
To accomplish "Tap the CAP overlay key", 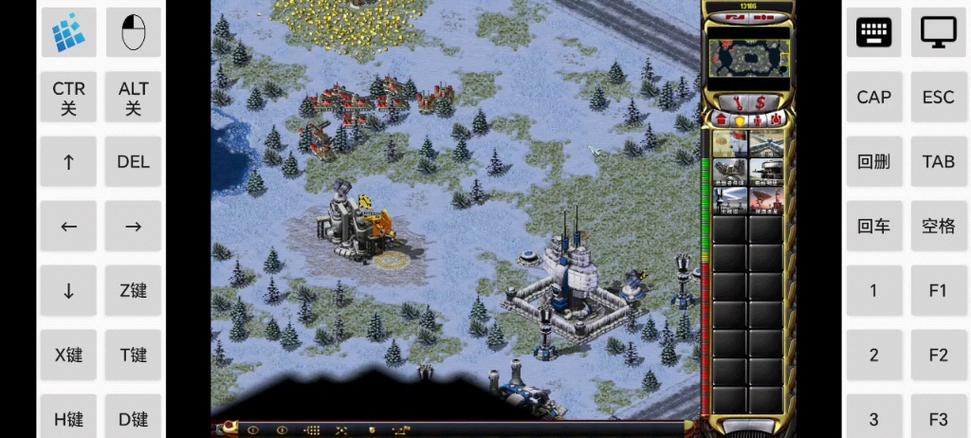I will click(x=874, y=97).
